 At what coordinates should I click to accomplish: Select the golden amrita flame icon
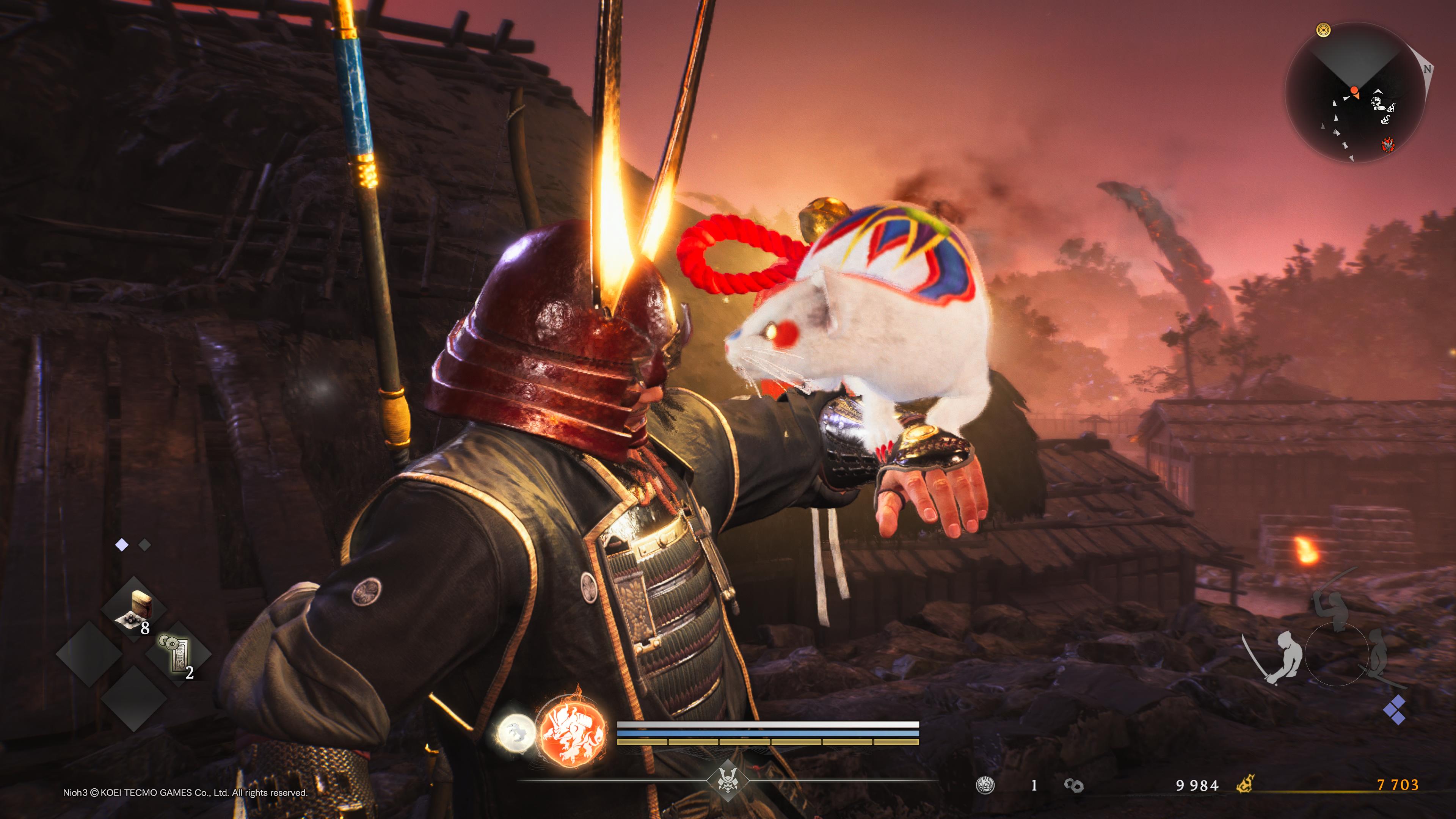point(1244,784)
